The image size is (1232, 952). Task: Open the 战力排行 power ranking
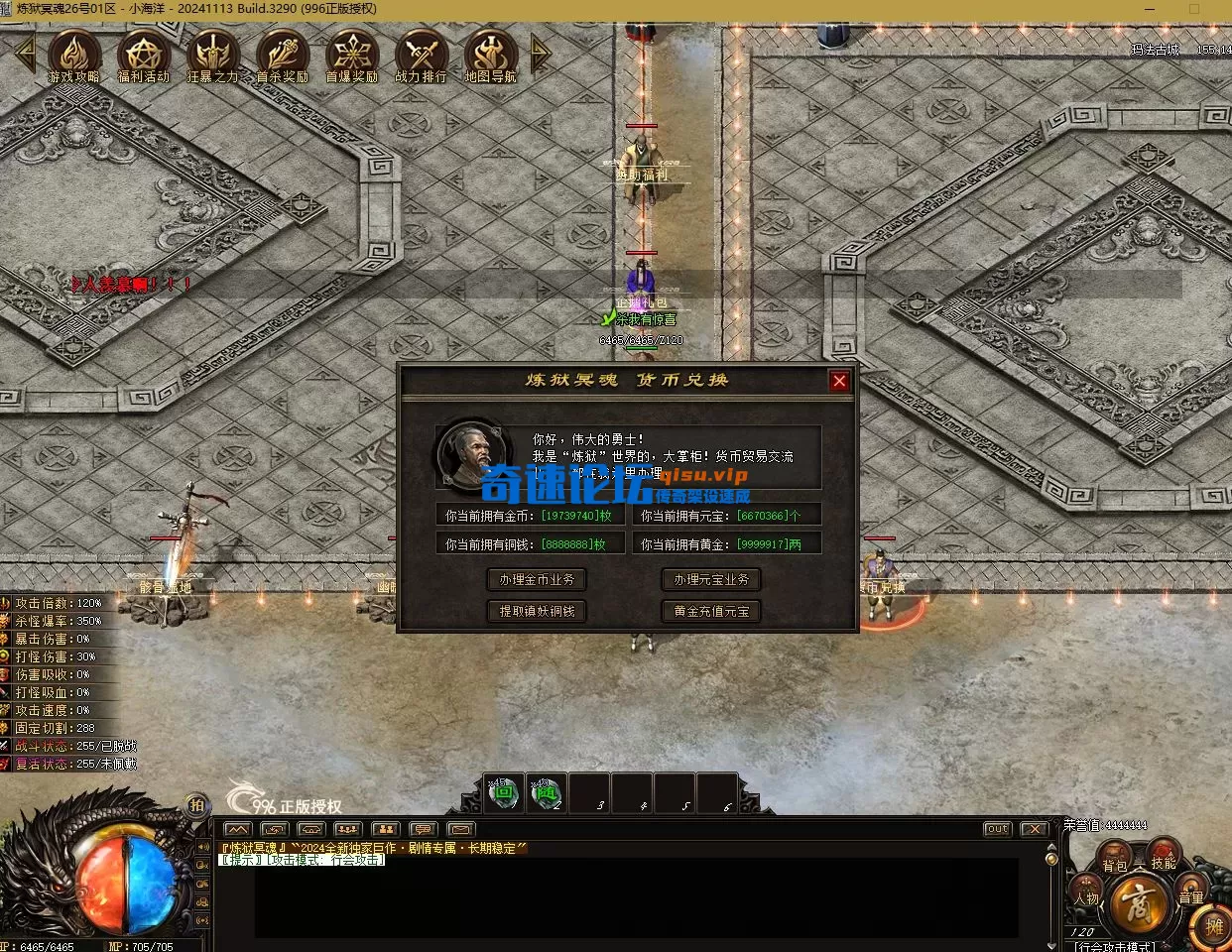point(422,55)
